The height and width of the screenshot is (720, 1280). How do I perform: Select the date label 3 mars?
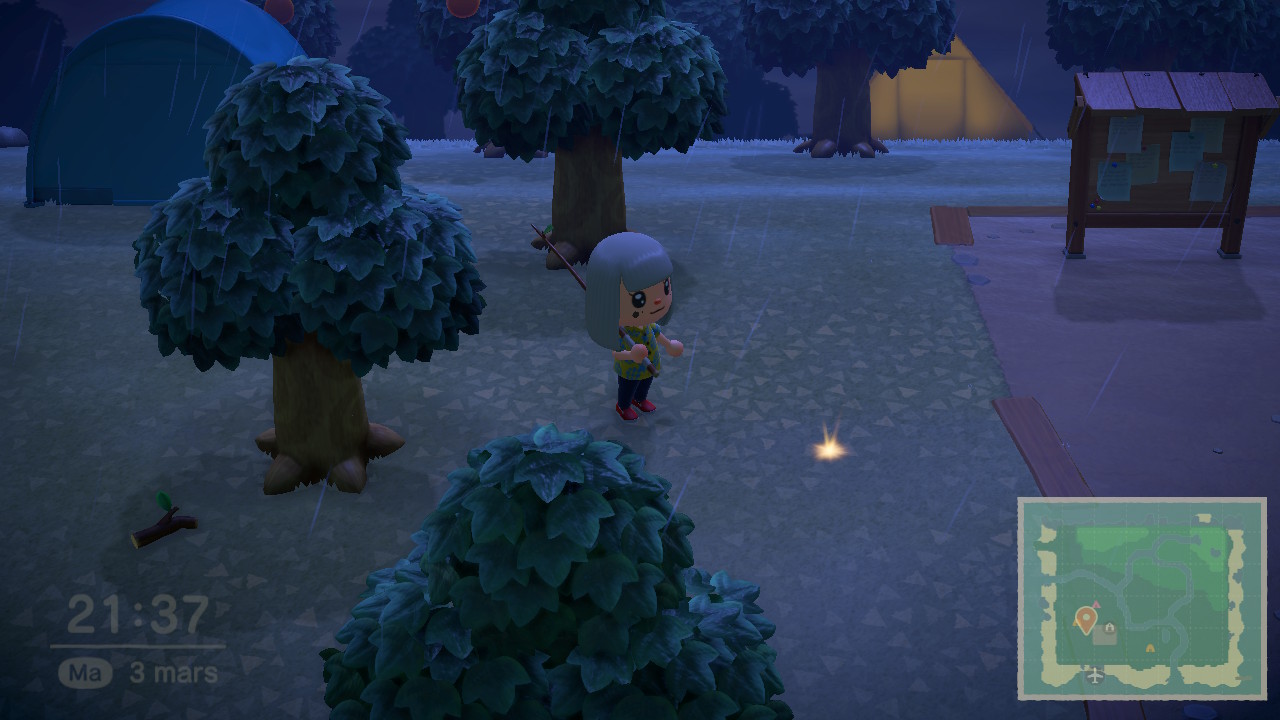pos(175,672)
